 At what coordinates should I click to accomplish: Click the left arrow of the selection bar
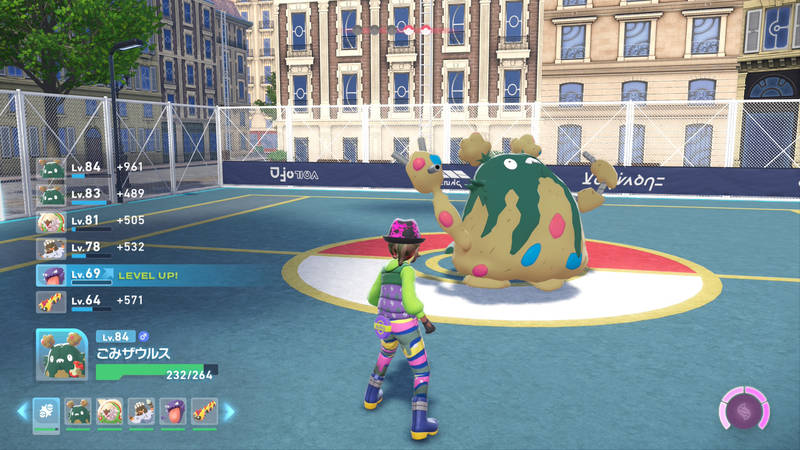click(x=22, y=411)
